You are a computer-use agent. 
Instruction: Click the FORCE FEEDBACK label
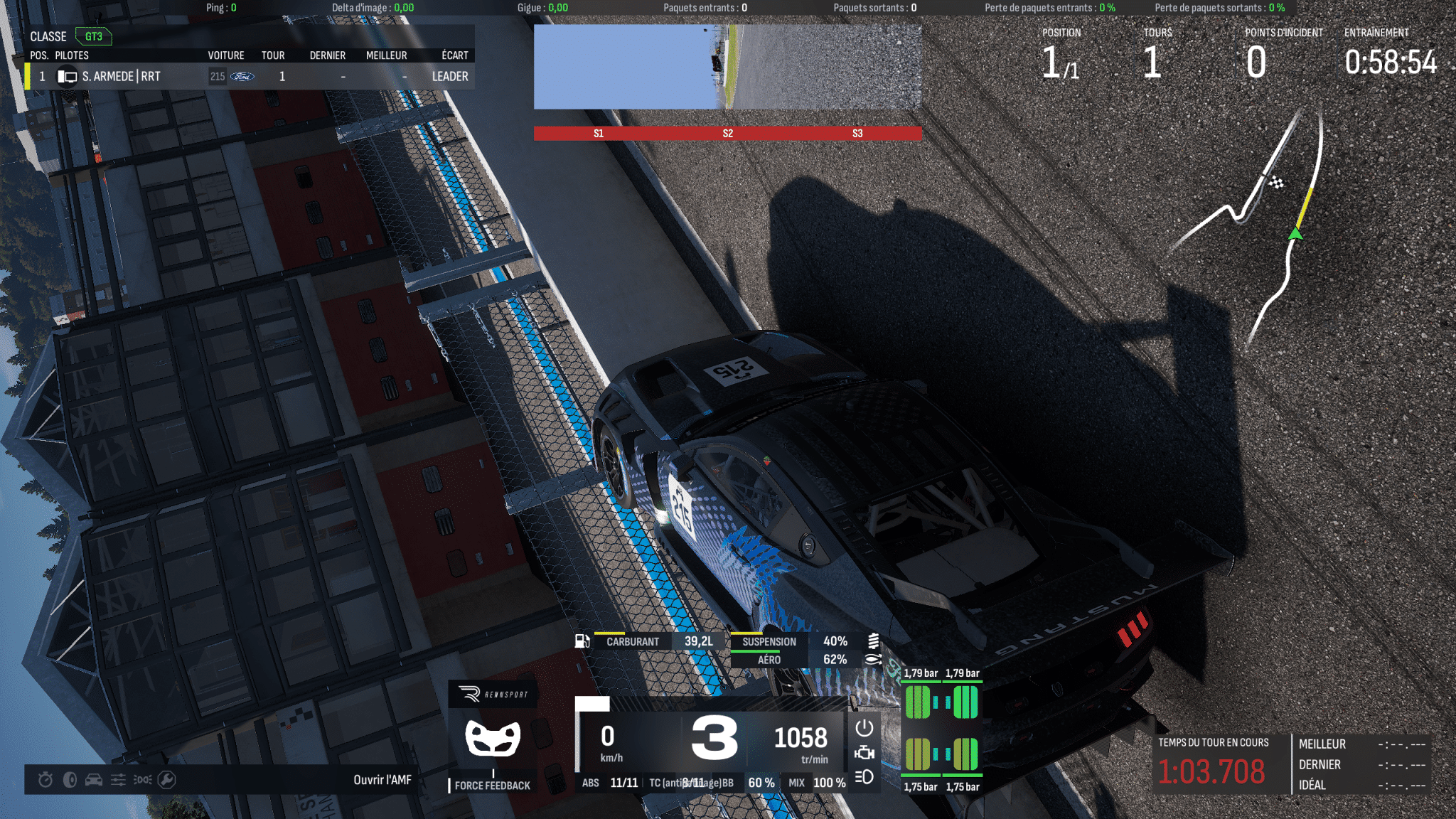click(x=492, y=786)
